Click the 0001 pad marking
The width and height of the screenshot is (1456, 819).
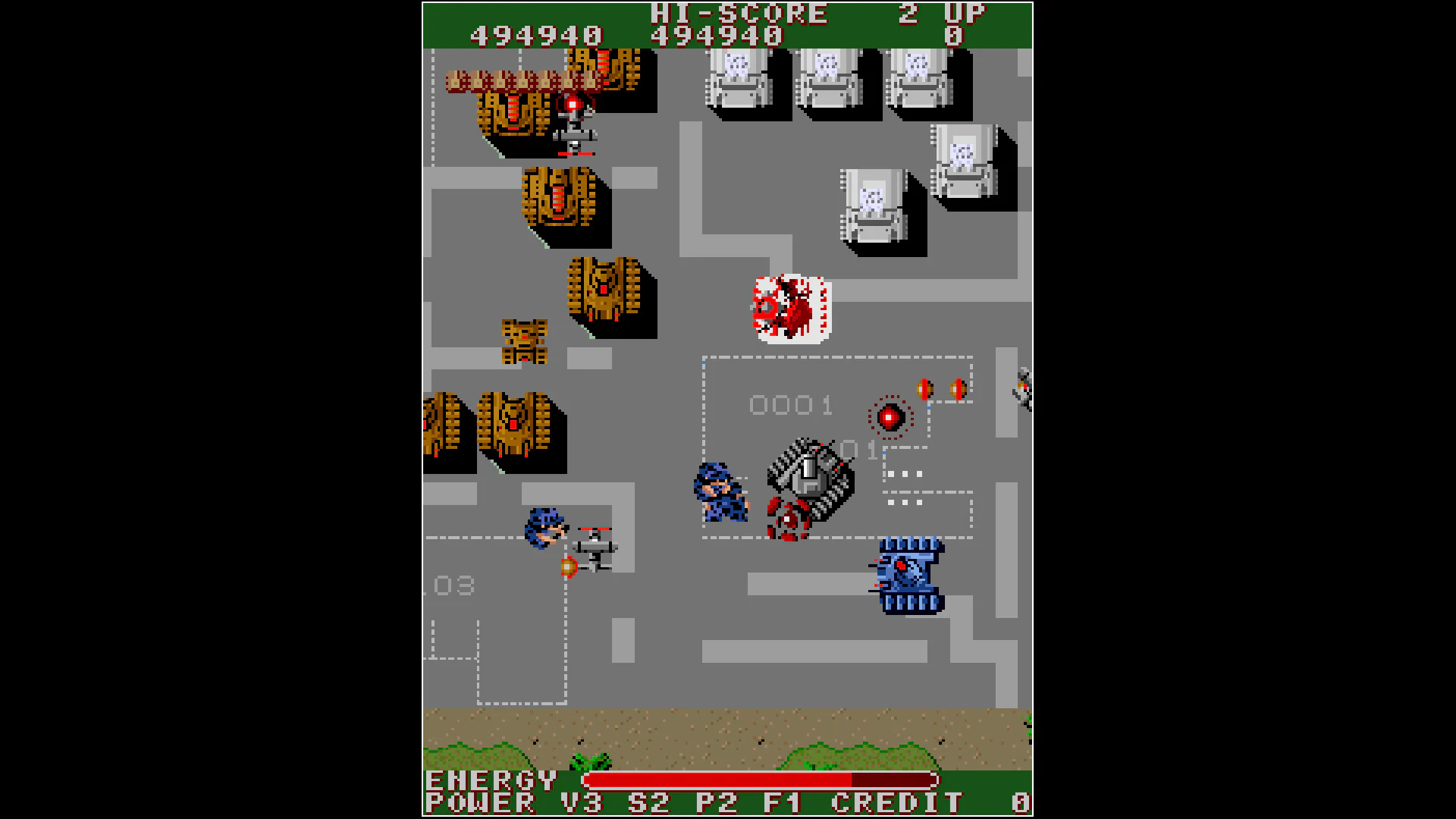click(x=791, y=406)
